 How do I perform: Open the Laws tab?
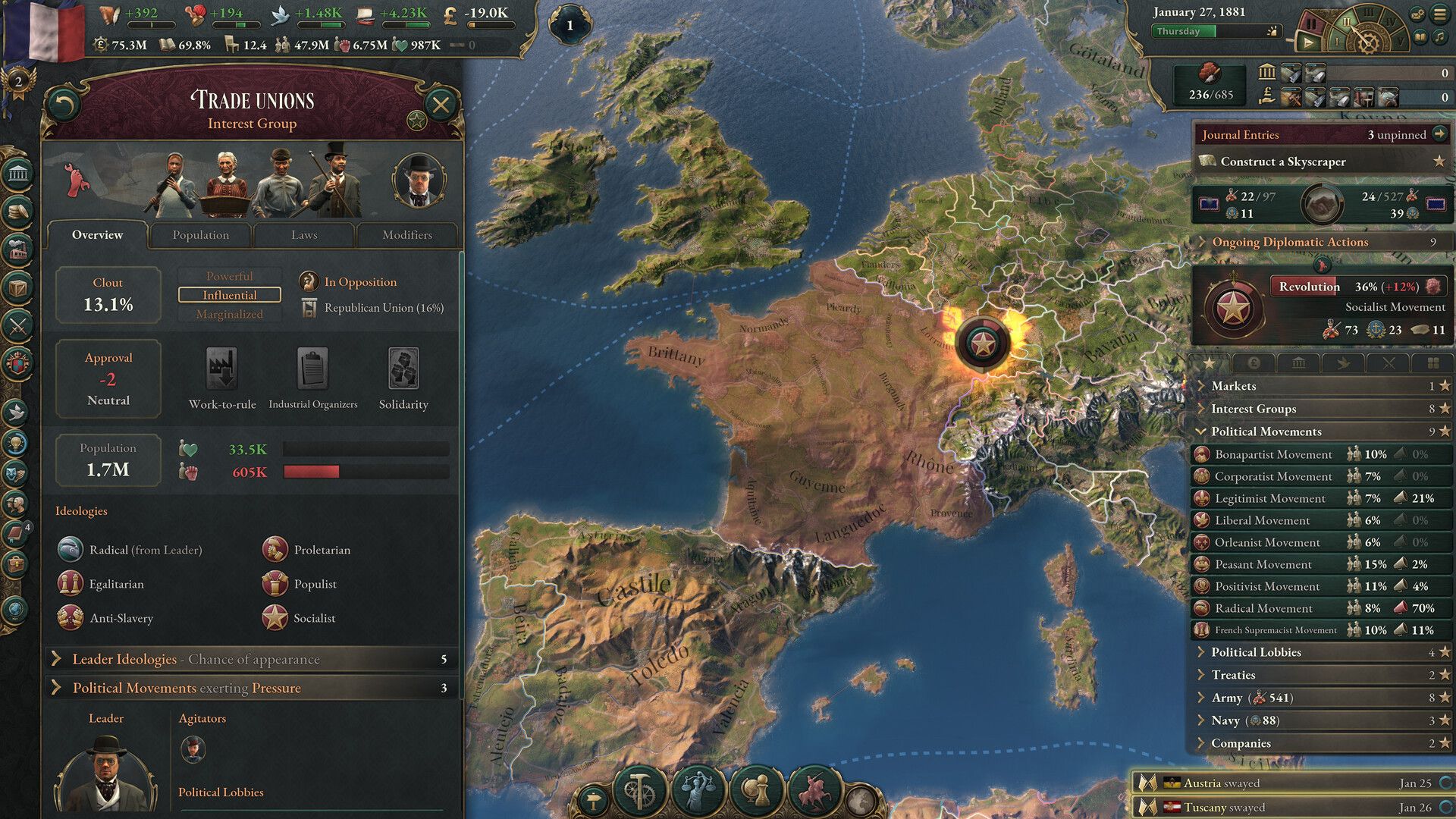pos(304,235)
